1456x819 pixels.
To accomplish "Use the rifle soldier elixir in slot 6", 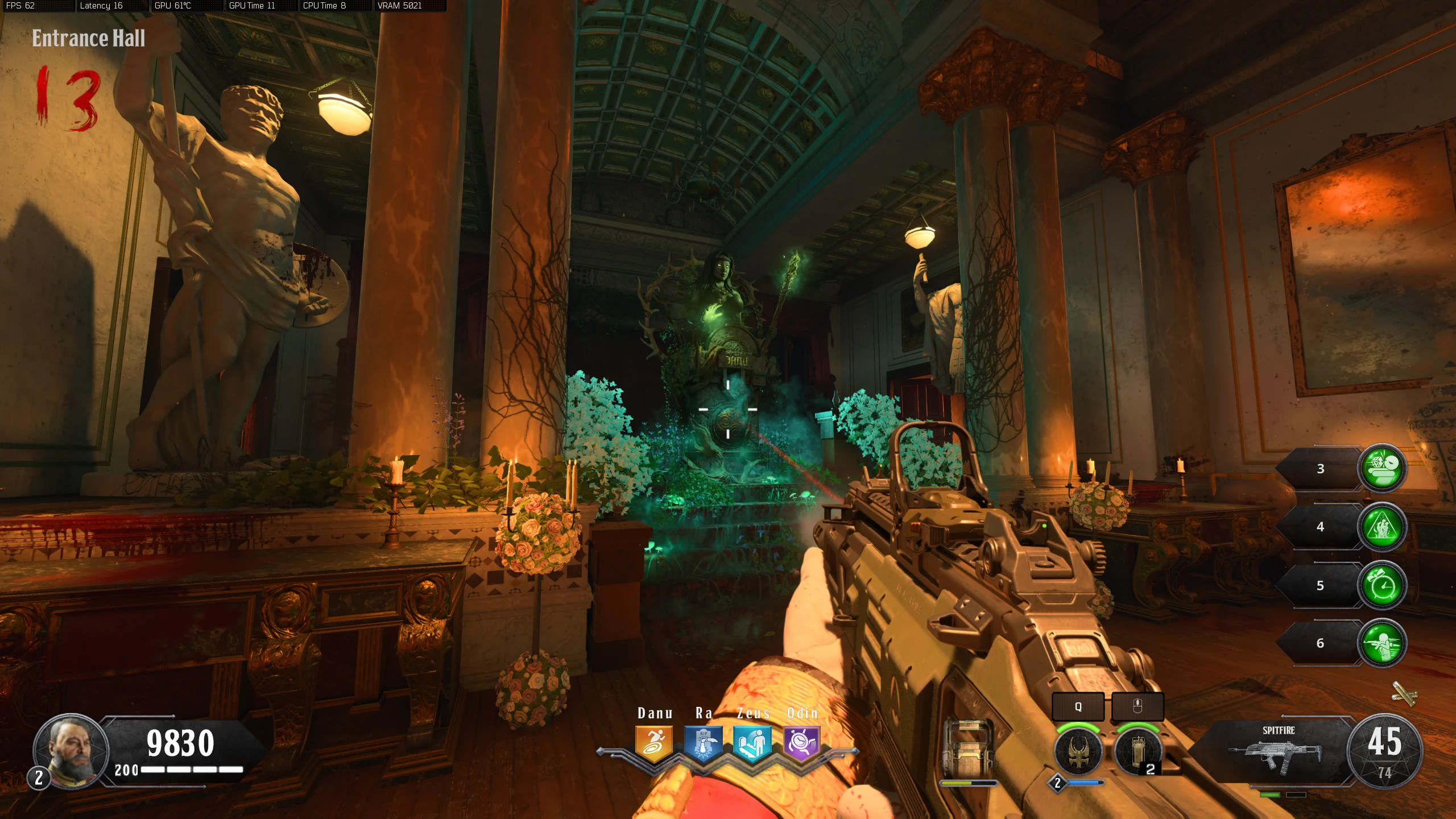I will 1382,643.
